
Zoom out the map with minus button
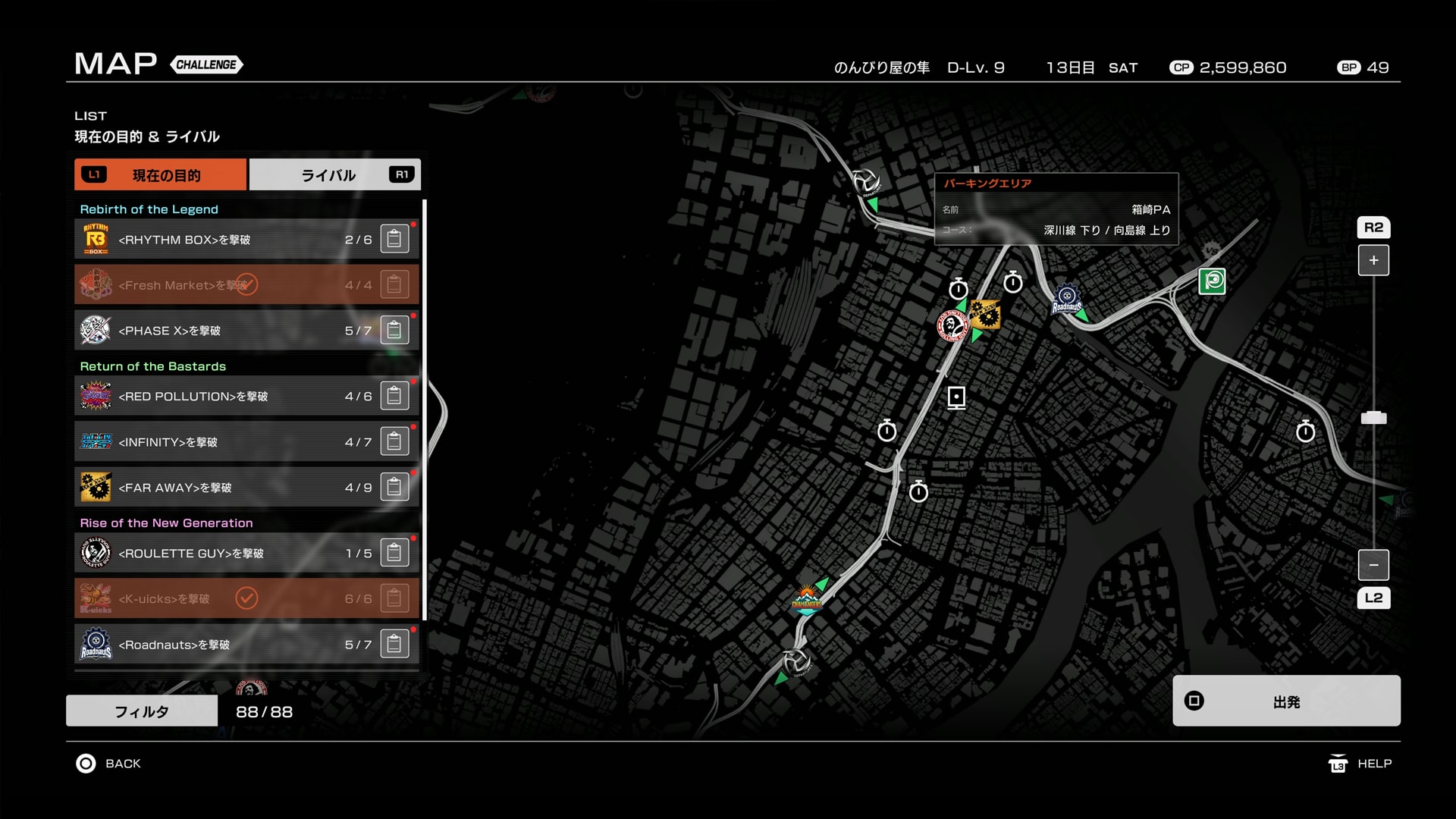click(x=1373, y=565)
